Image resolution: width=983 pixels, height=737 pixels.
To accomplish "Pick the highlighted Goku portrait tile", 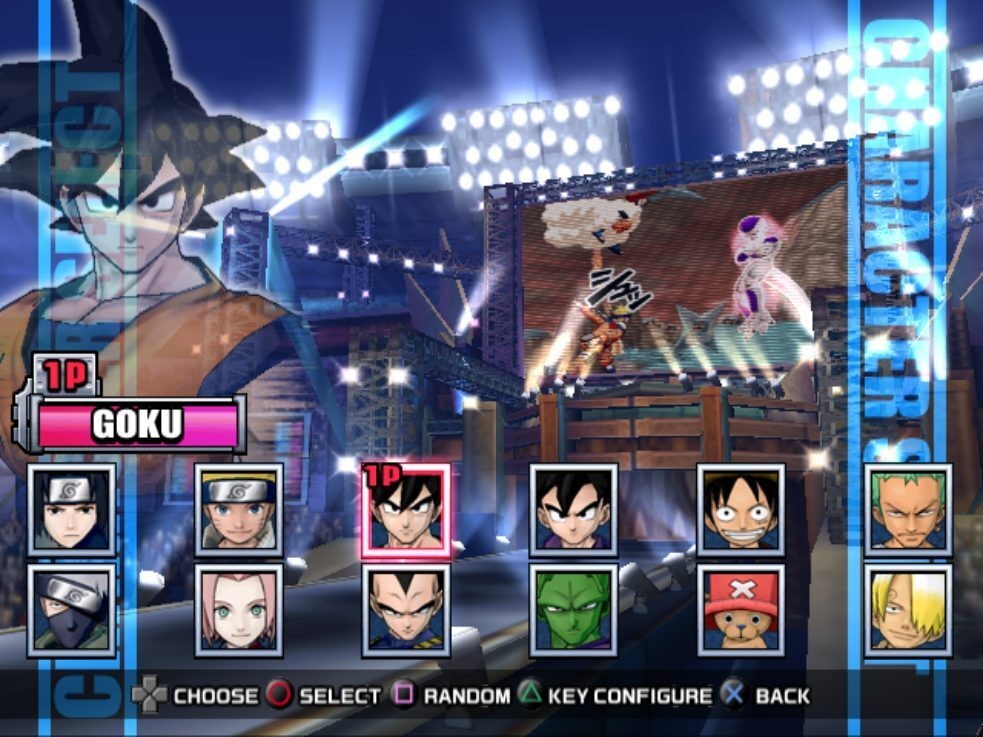I will pyautogui.click(x=406, y=510).
